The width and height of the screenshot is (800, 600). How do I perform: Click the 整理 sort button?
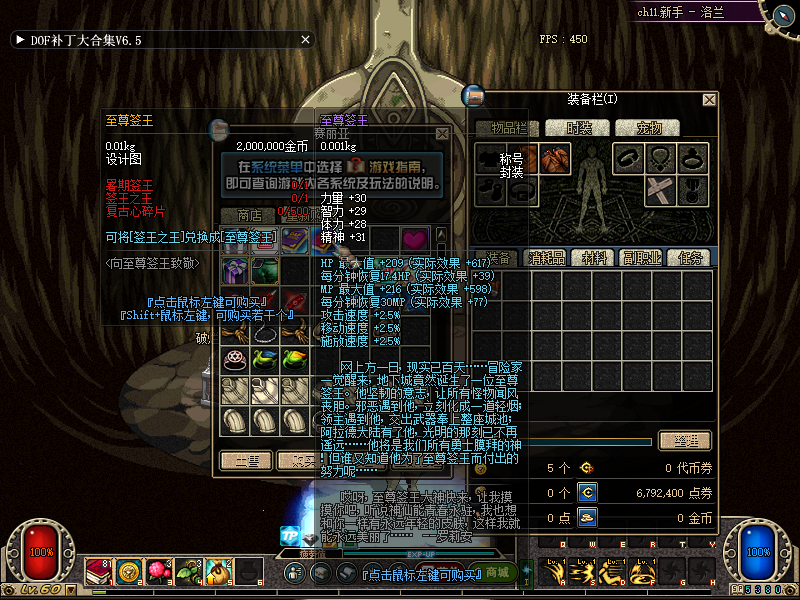coord(685,441)
